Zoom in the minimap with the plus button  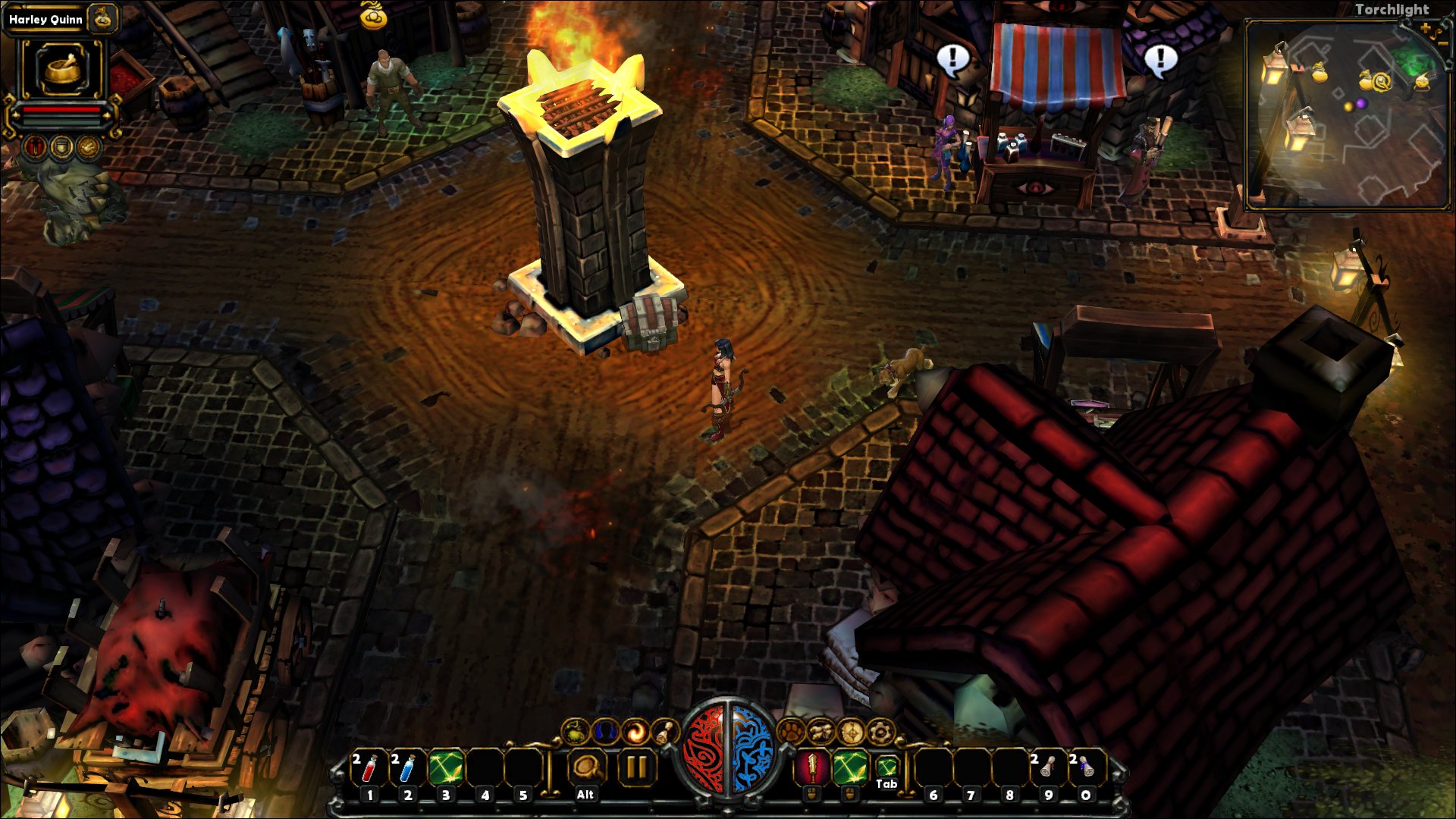1425,29
